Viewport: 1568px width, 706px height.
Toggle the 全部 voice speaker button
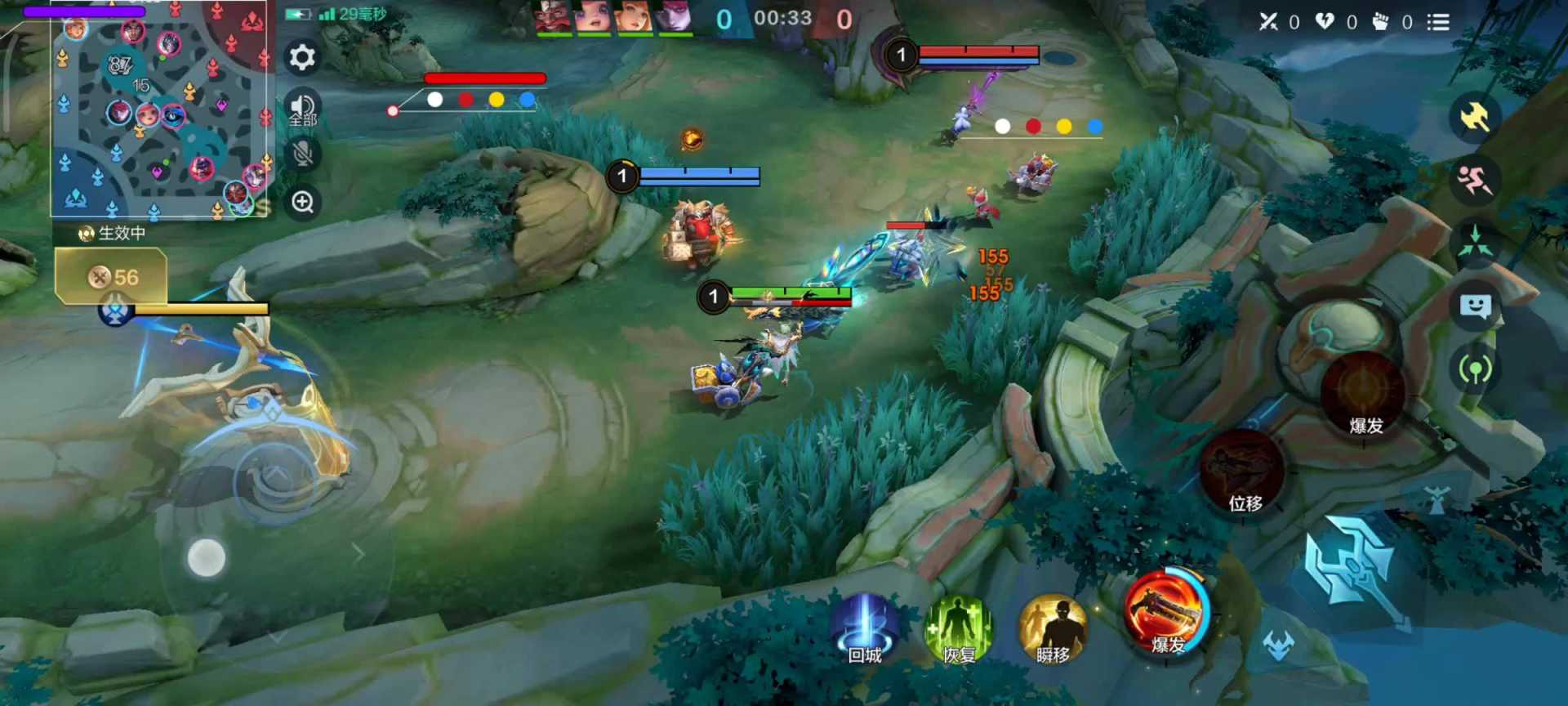302,107
